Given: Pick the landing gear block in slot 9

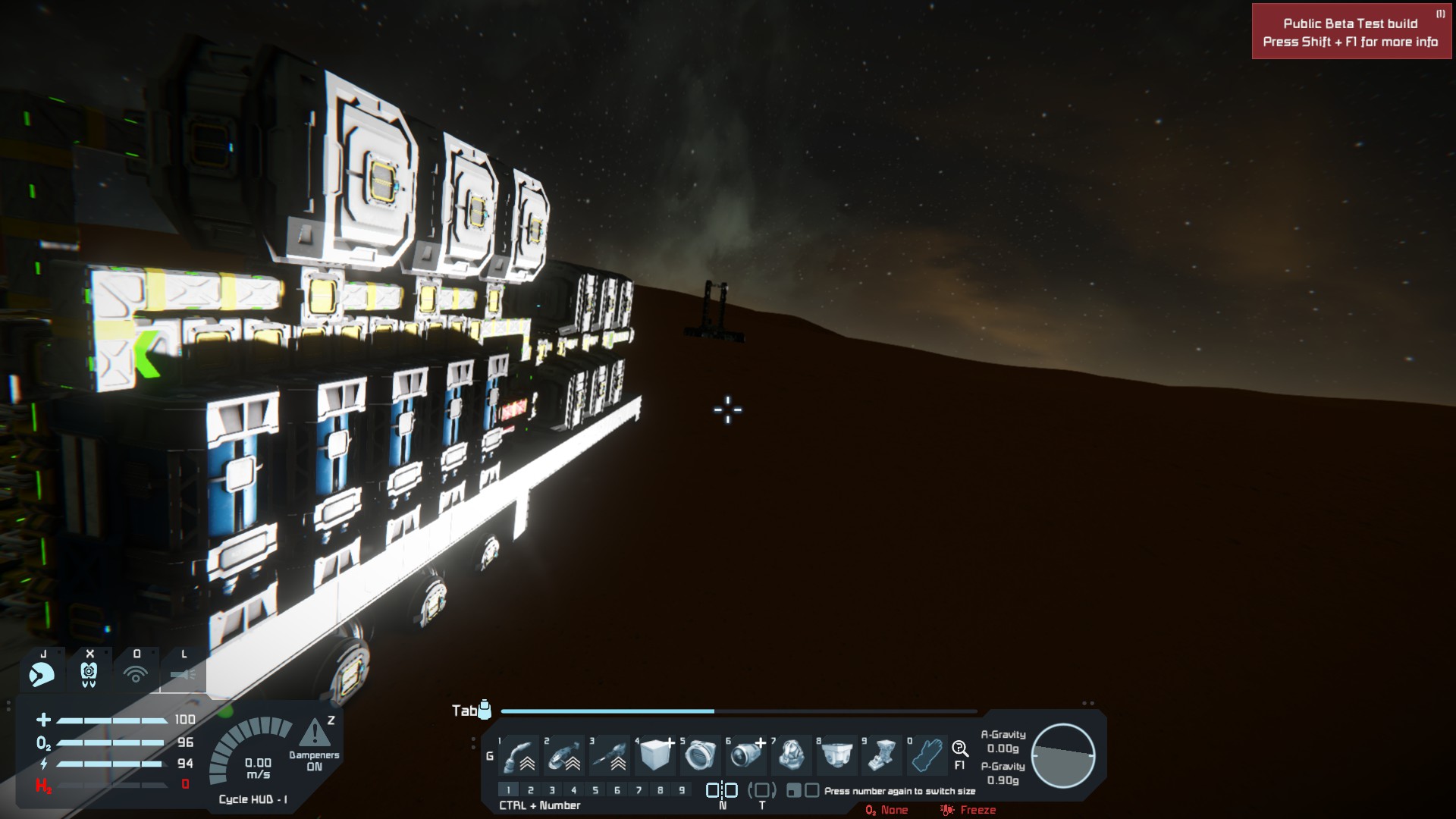Looking at the screenshot, I should (x=882, y=755).
